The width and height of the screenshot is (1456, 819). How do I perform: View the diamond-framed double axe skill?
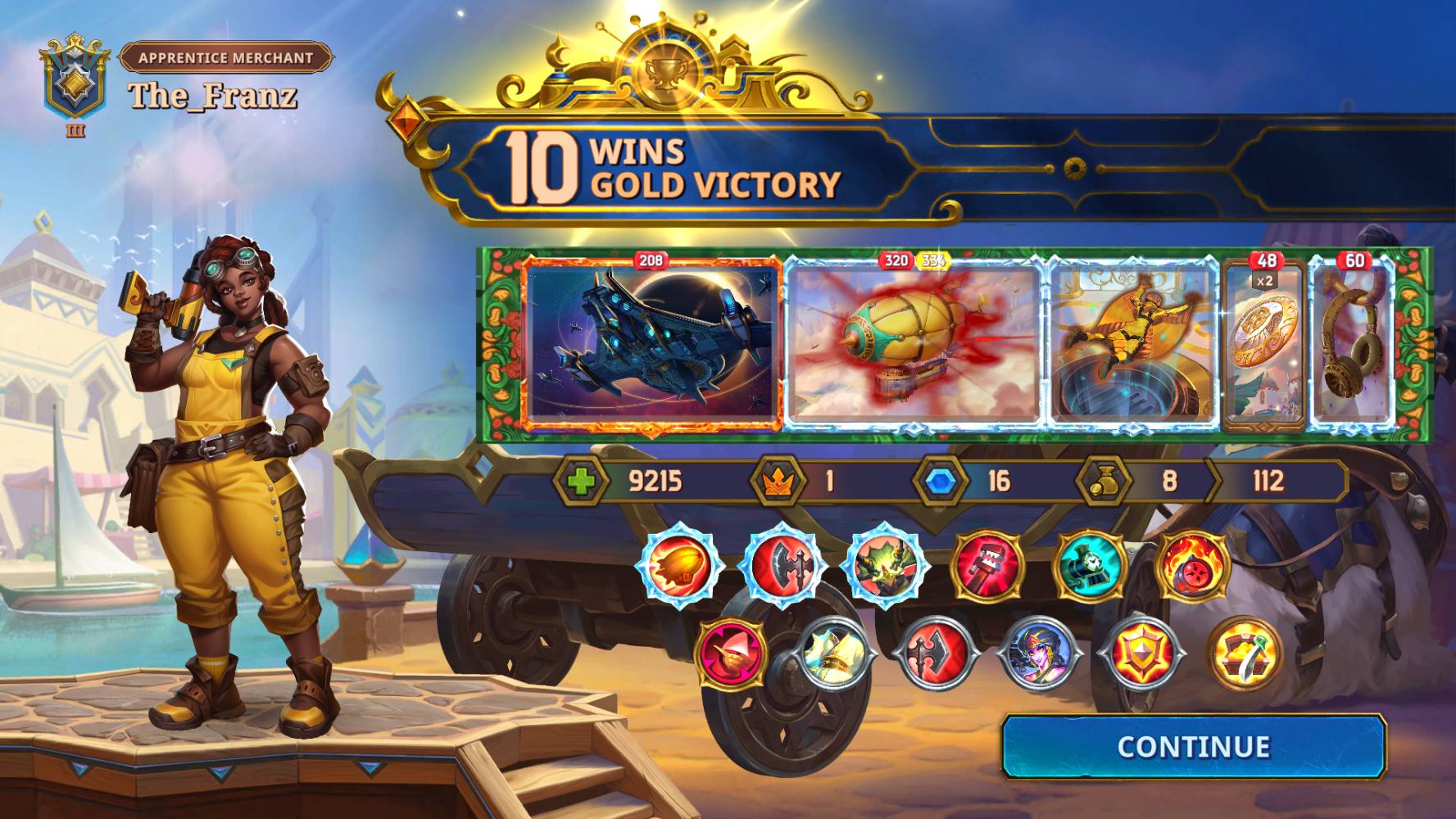coord(782,566)
